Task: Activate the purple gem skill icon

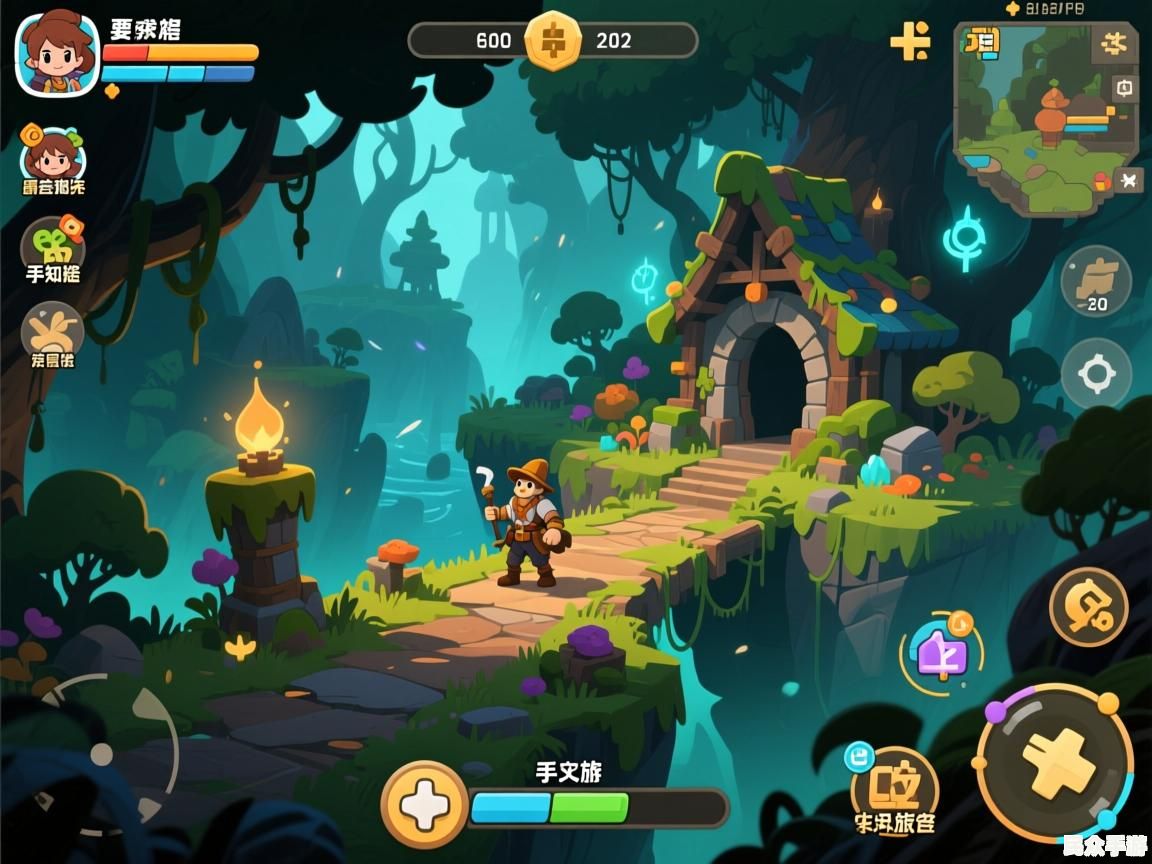Action: point(941,653)
